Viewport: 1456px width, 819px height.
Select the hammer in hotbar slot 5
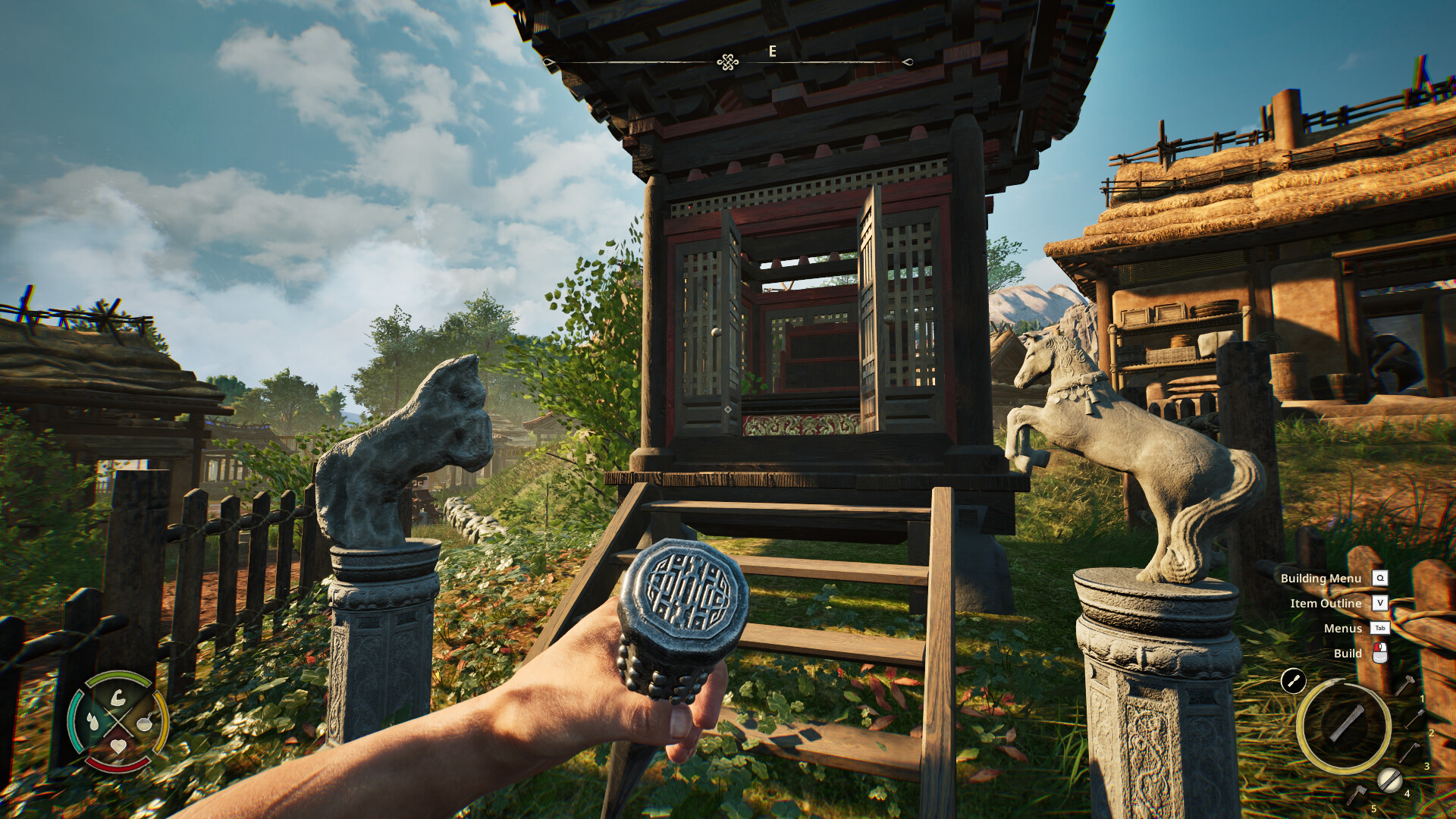[x=1357, y=794]
